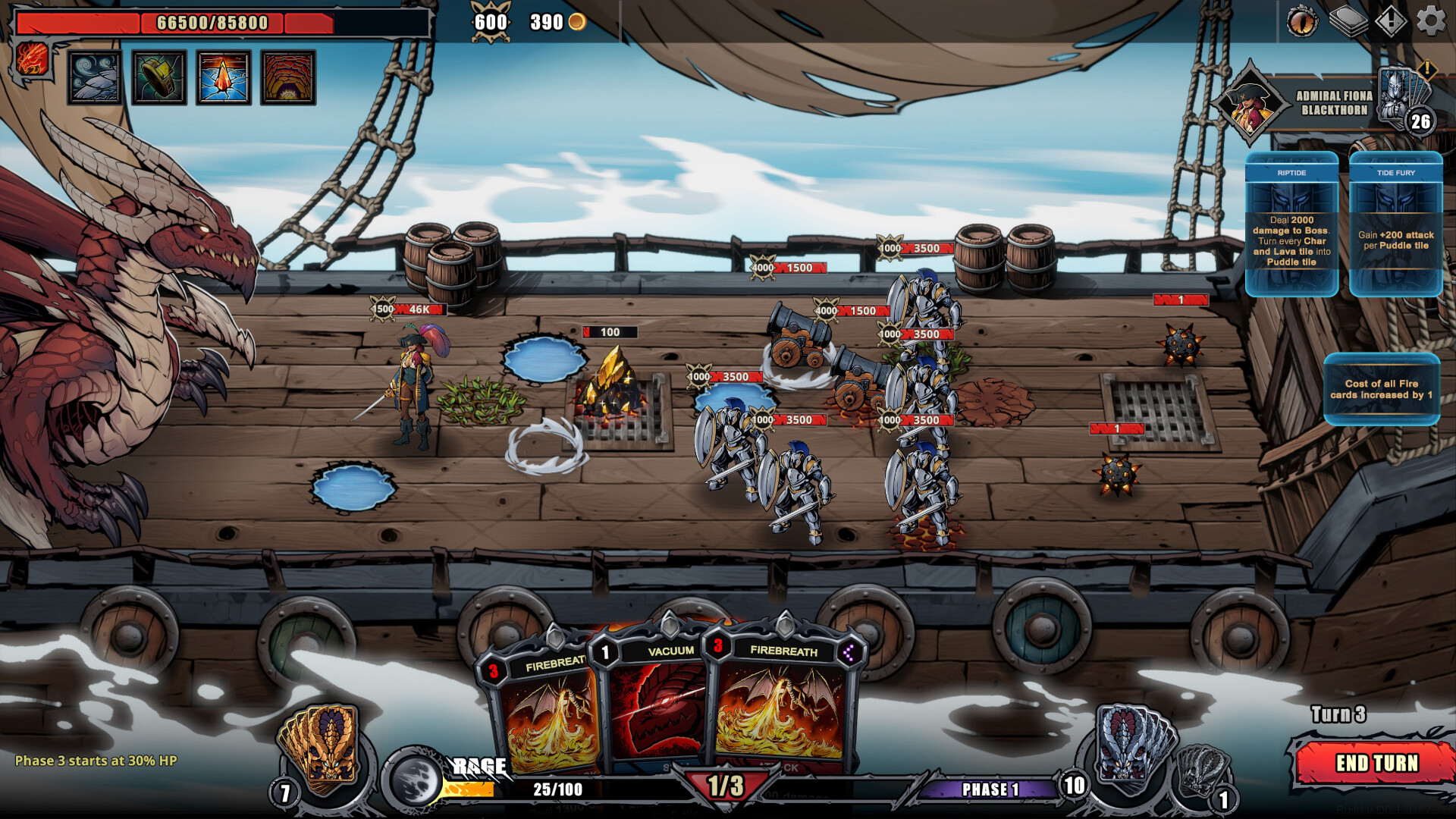Select the wind gust ability icon

coord(96,78)
